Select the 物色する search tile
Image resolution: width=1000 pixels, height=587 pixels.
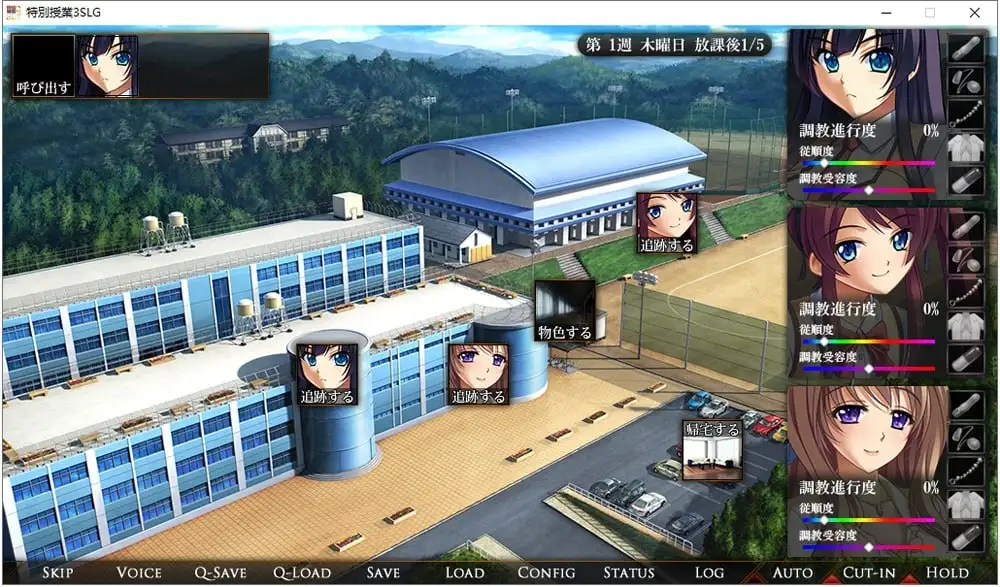coord(565,311)
